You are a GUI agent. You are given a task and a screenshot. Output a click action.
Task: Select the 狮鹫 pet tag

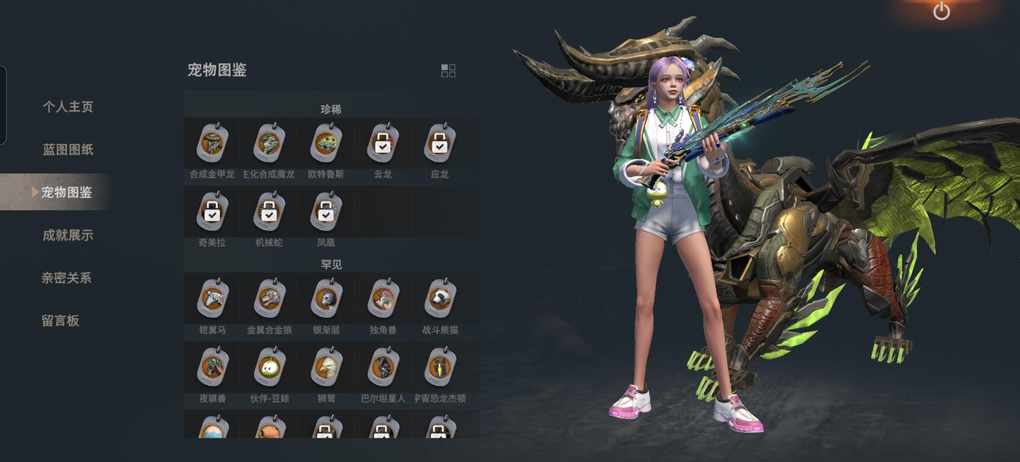pyautogui.click(x=326, y=369)
